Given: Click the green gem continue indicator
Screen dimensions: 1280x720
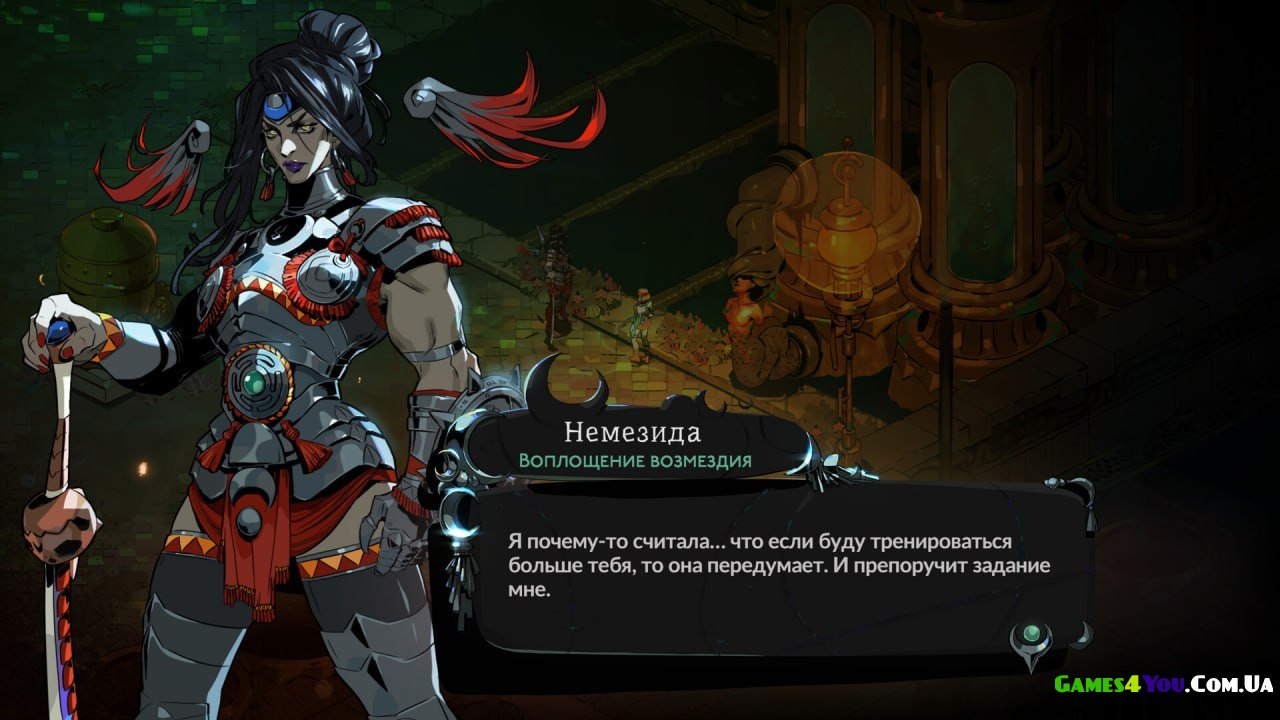Looking at the screenshot, I should coord(1030,636).
